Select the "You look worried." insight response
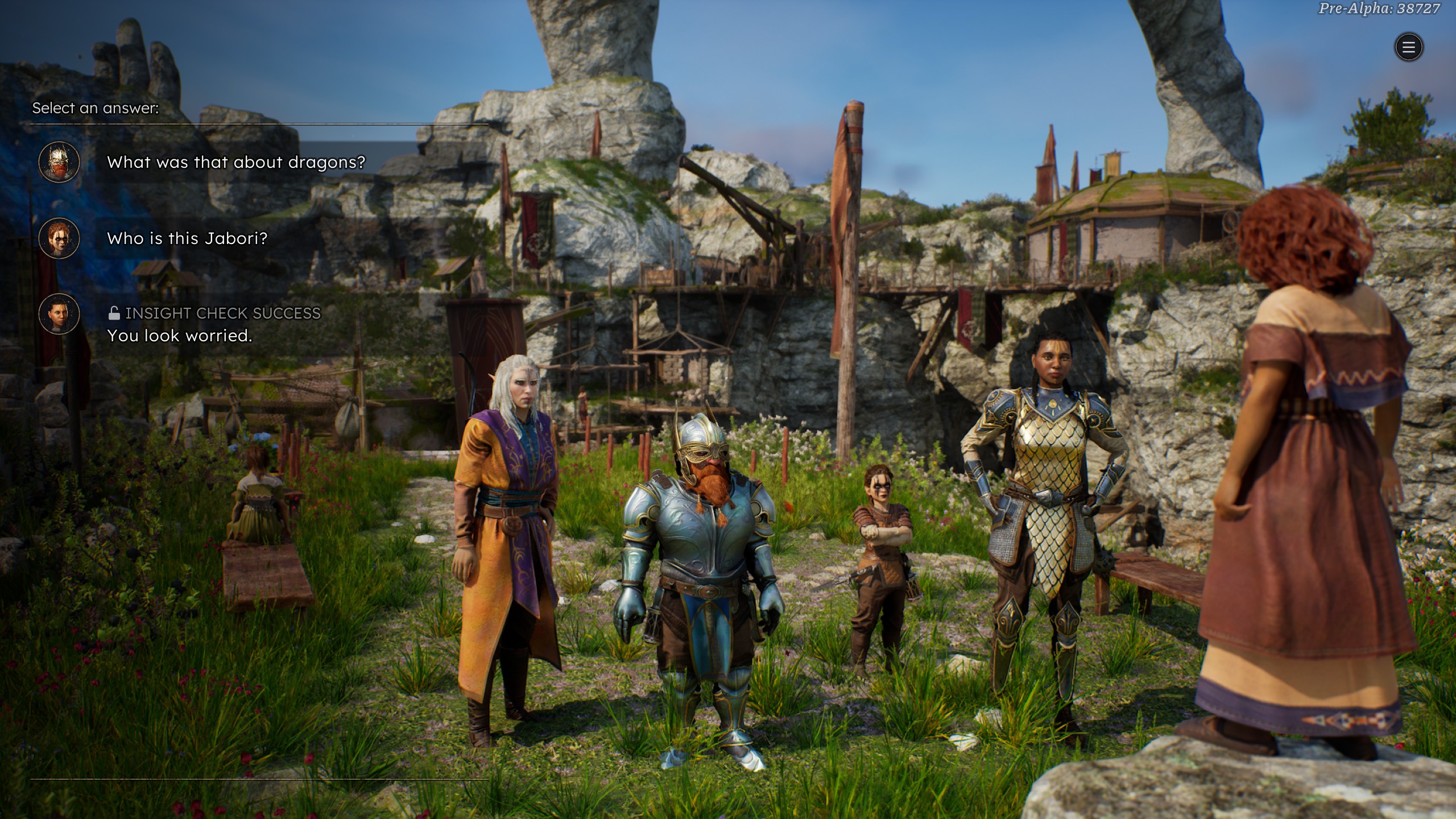Viewport: 1456px width, 819px height. click(180, 336)
